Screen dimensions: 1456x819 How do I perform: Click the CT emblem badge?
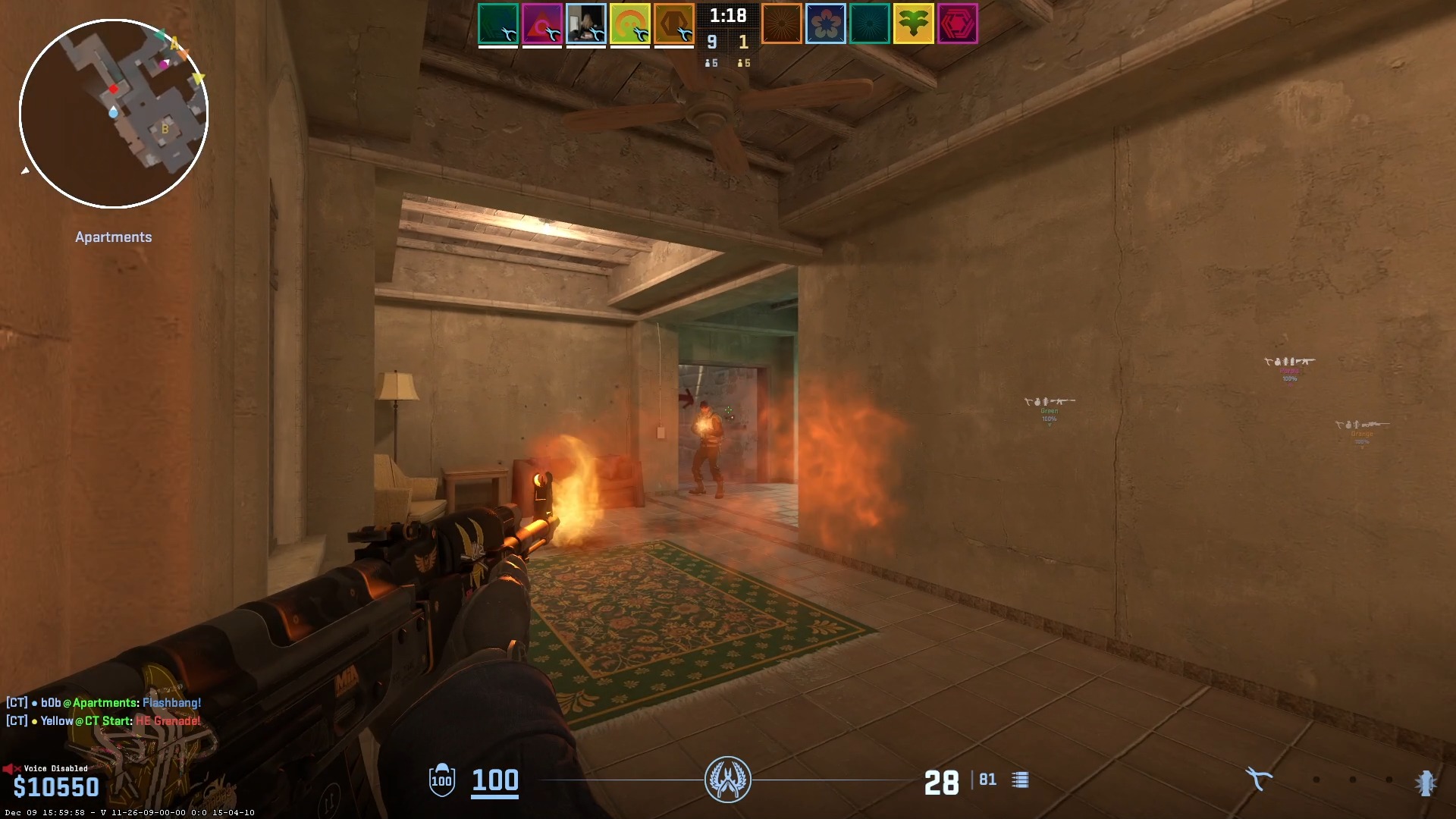[x=728, y=780]
